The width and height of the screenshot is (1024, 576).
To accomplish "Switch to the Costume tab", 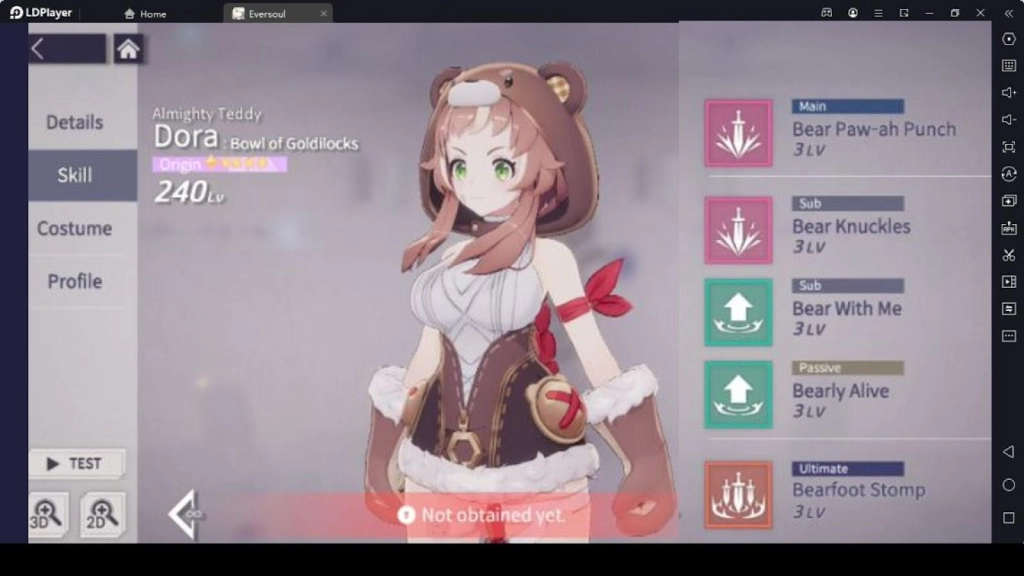I will pyautogui.click(x=75, y=228).
